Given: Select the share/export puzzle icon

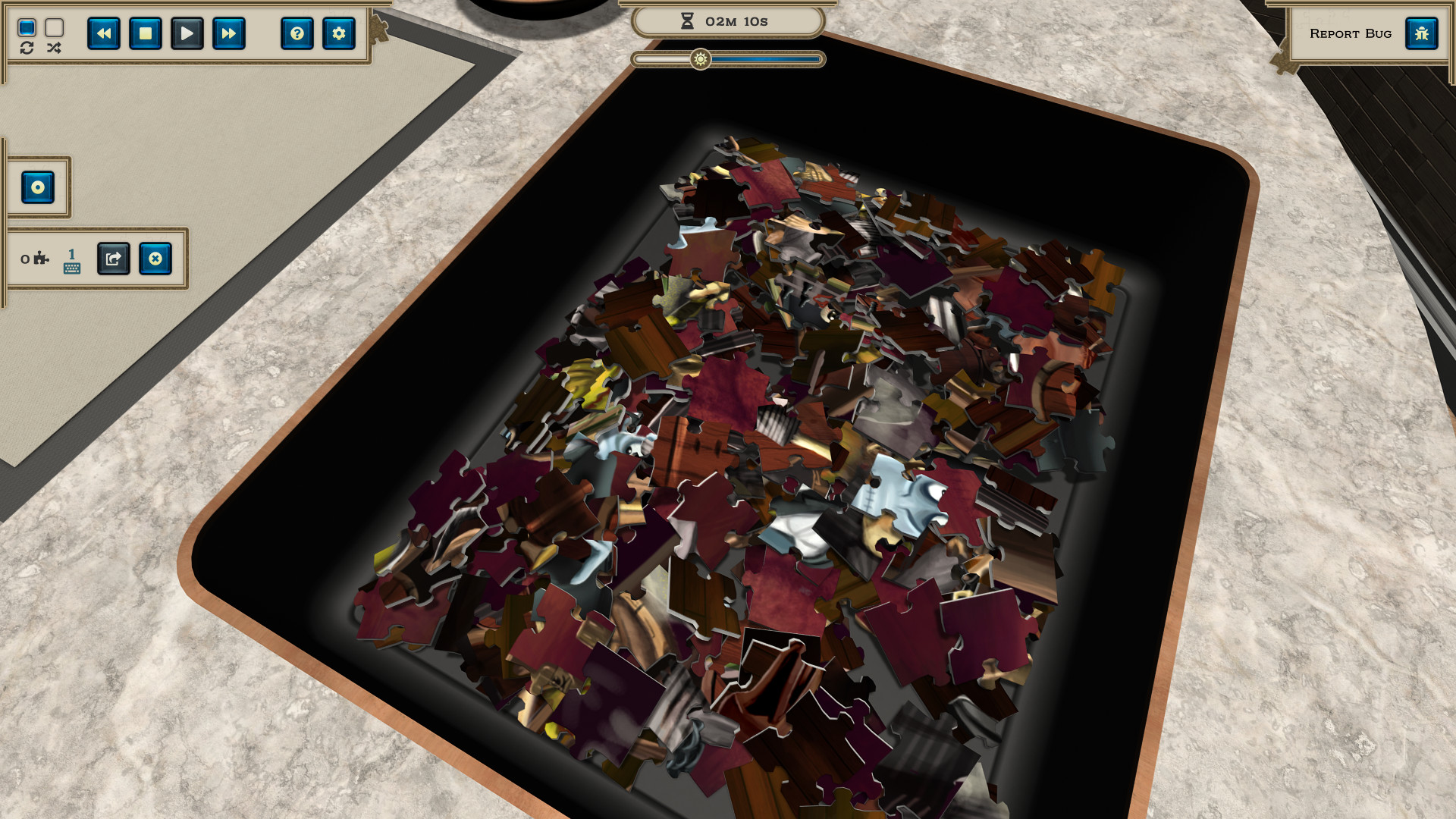Looking at the screenshot, I should pos(113,259).
